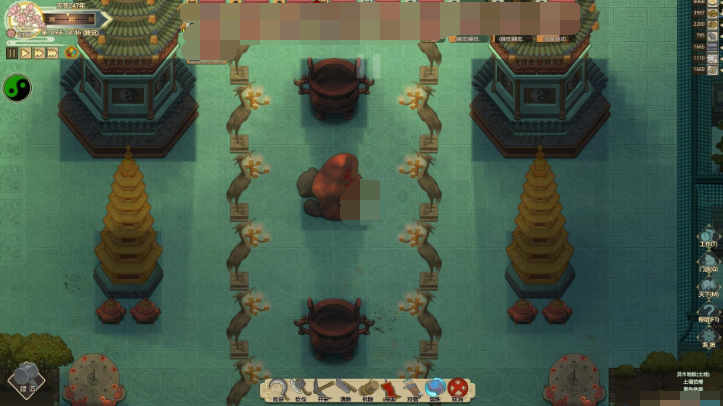
Task: Open the build menu diamond button
Action: point(27,381)
